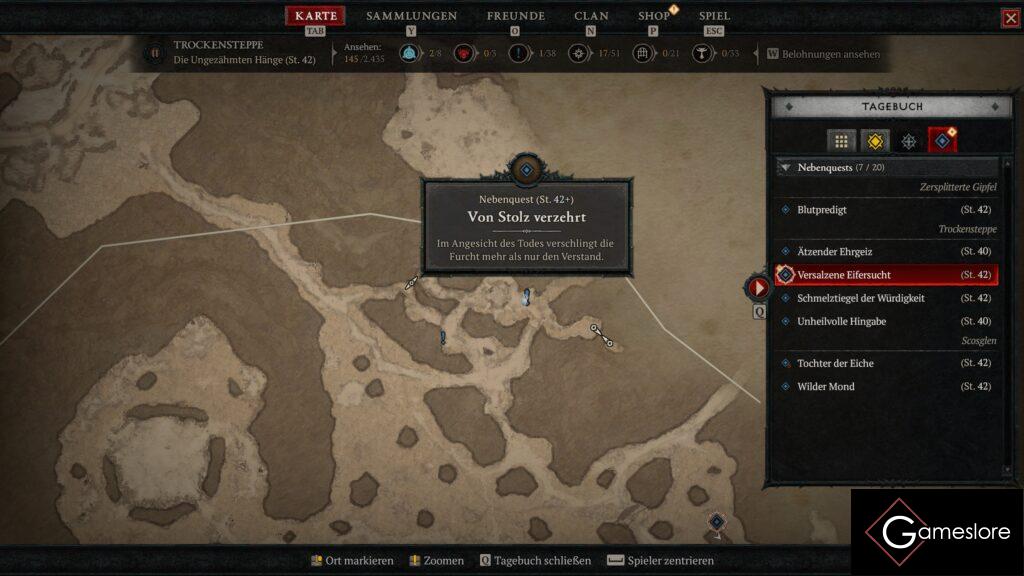
Task: Show all journal entries with the grid filter
Action: (x=841, y=141)
